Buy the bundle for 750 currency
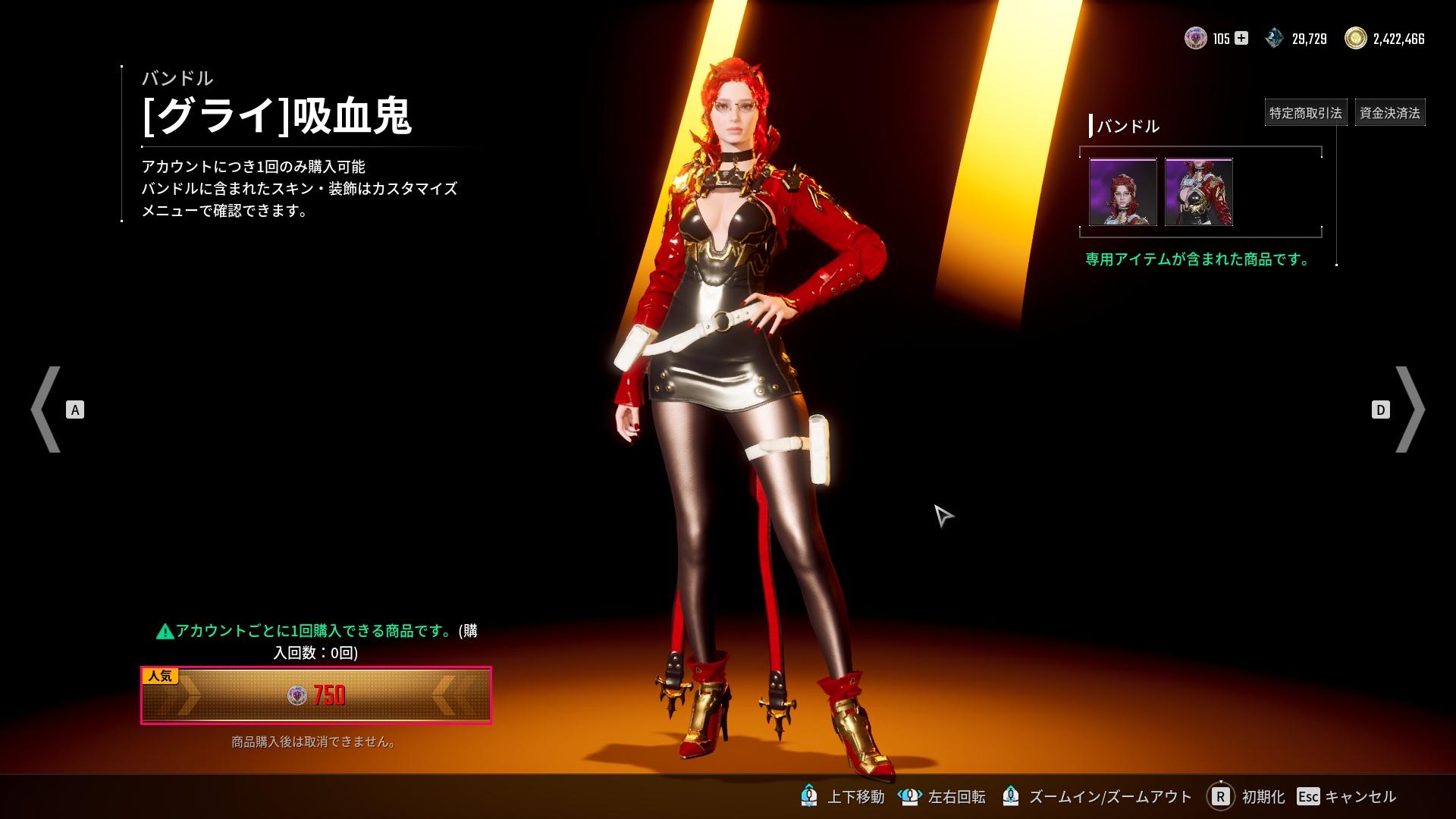 click(x=315, y=695)
